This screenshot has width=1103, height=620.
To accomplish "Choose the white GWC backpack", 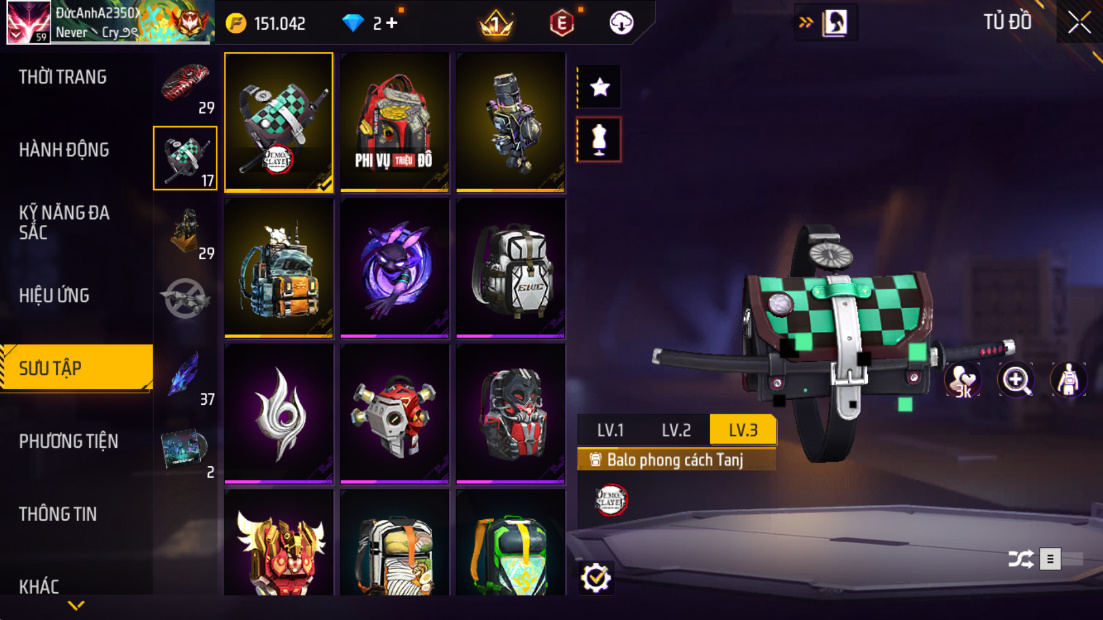I will [x=510, y=267].
